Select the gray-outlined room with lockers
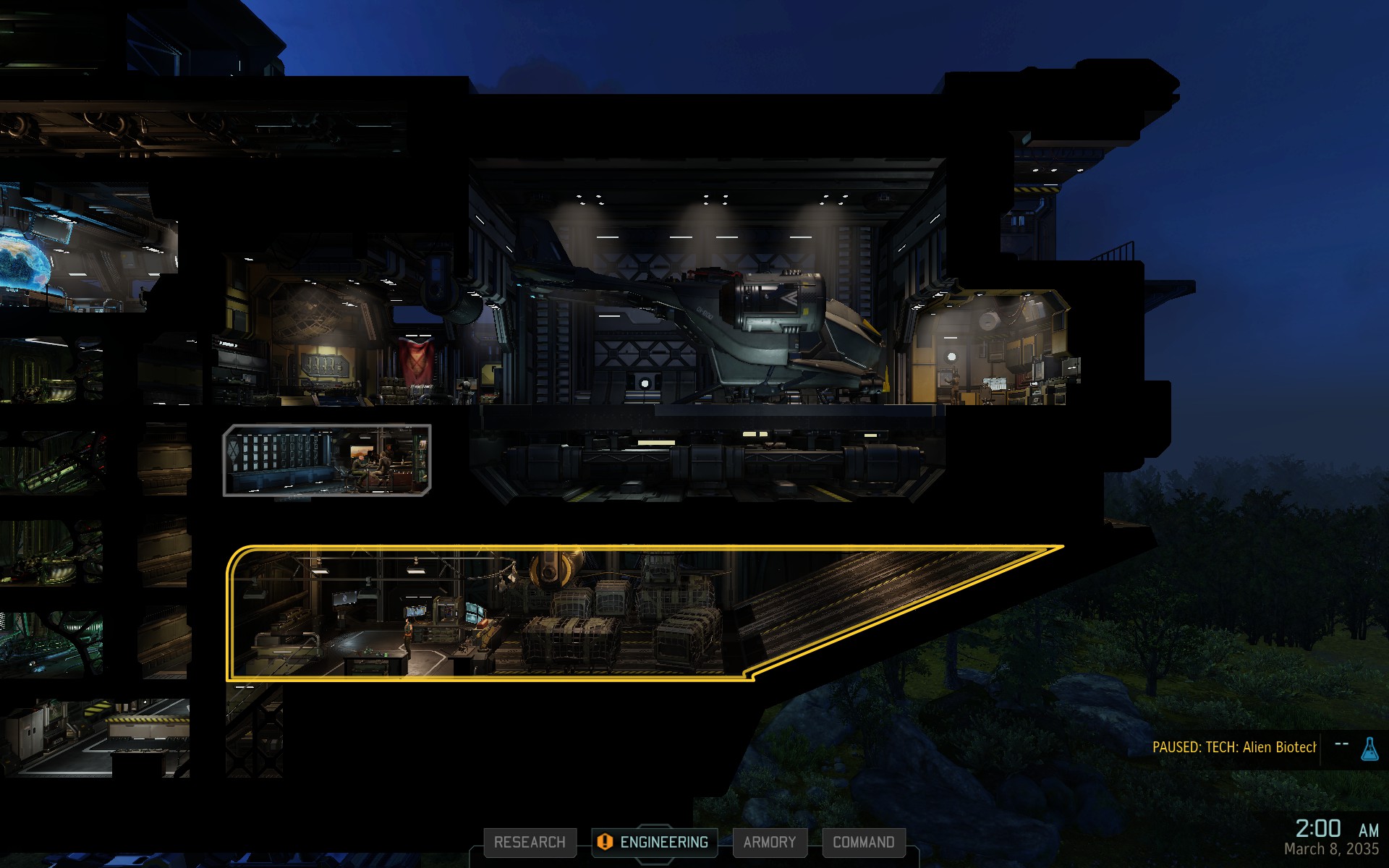 point(327,461)
